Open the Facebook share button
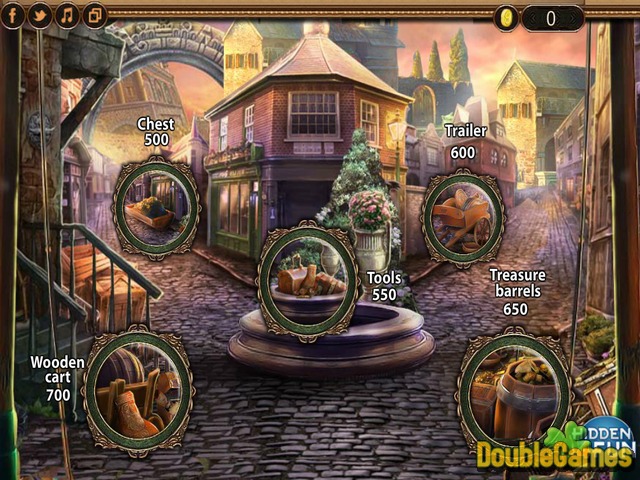640x480 pixels. (x=14, y=15)
